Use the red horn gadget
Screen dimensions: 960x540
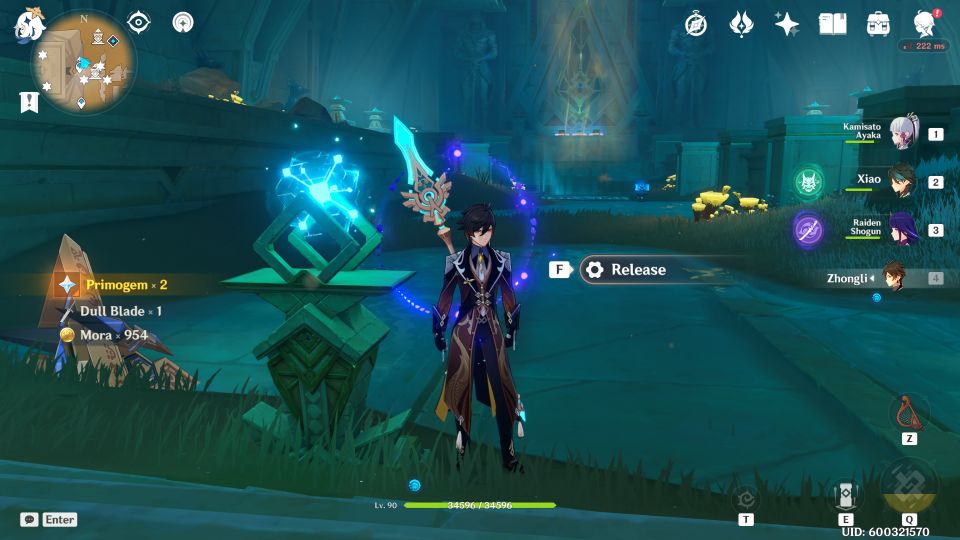coord(909,412)
